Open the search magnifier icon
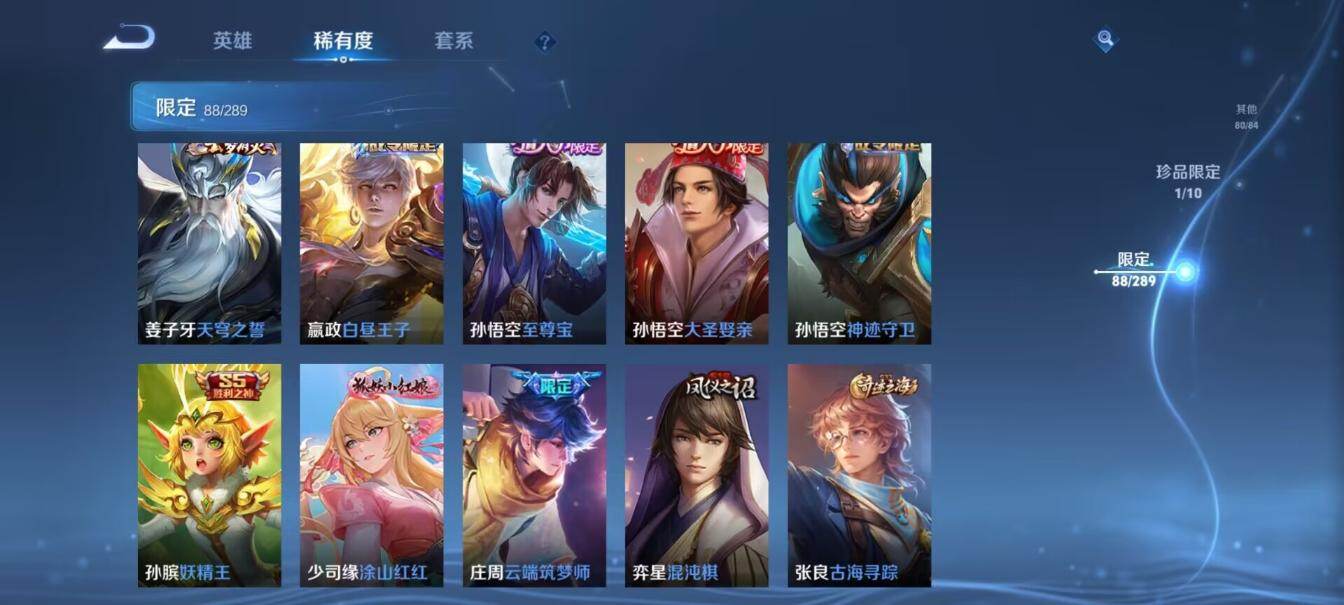Viewport: 1344px width, 605px height. tap(1105, 40)
